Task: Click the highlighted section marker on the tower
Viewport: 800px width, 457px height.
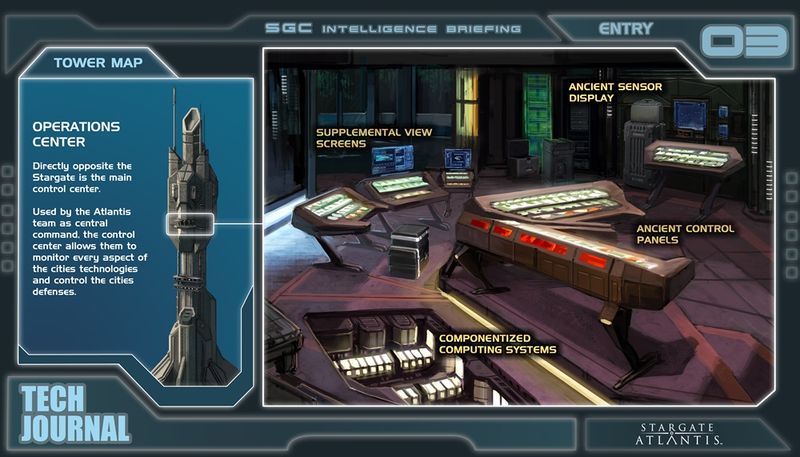Action: pyautogui.click(x=188, y=224)
